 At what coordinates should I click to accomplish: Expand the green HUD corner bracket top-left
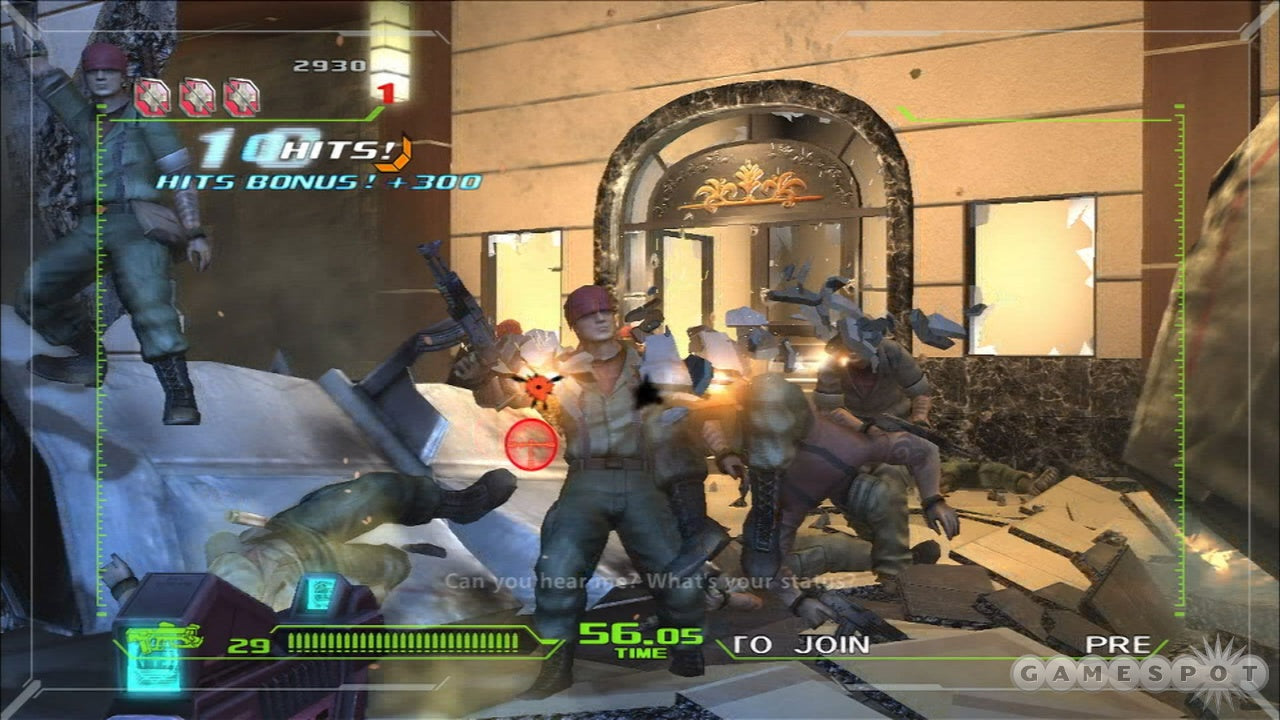(97, 122)
